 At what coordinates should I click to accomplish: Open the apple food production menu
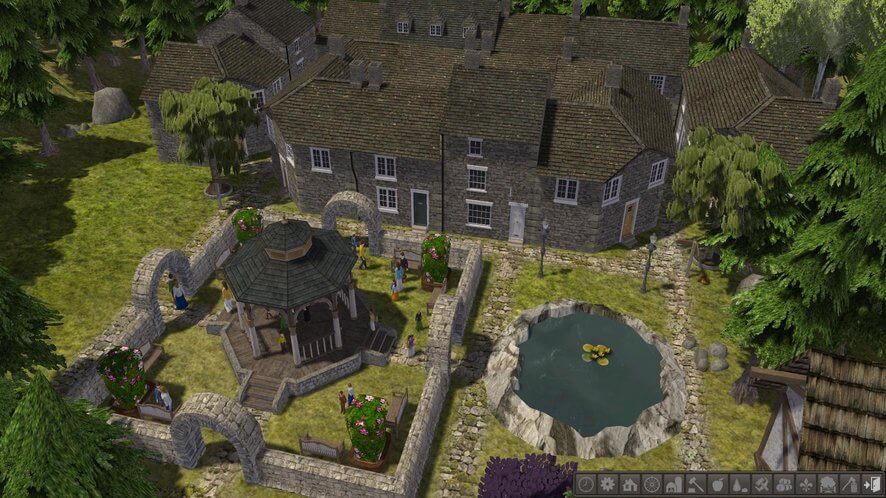pos(717,484)
